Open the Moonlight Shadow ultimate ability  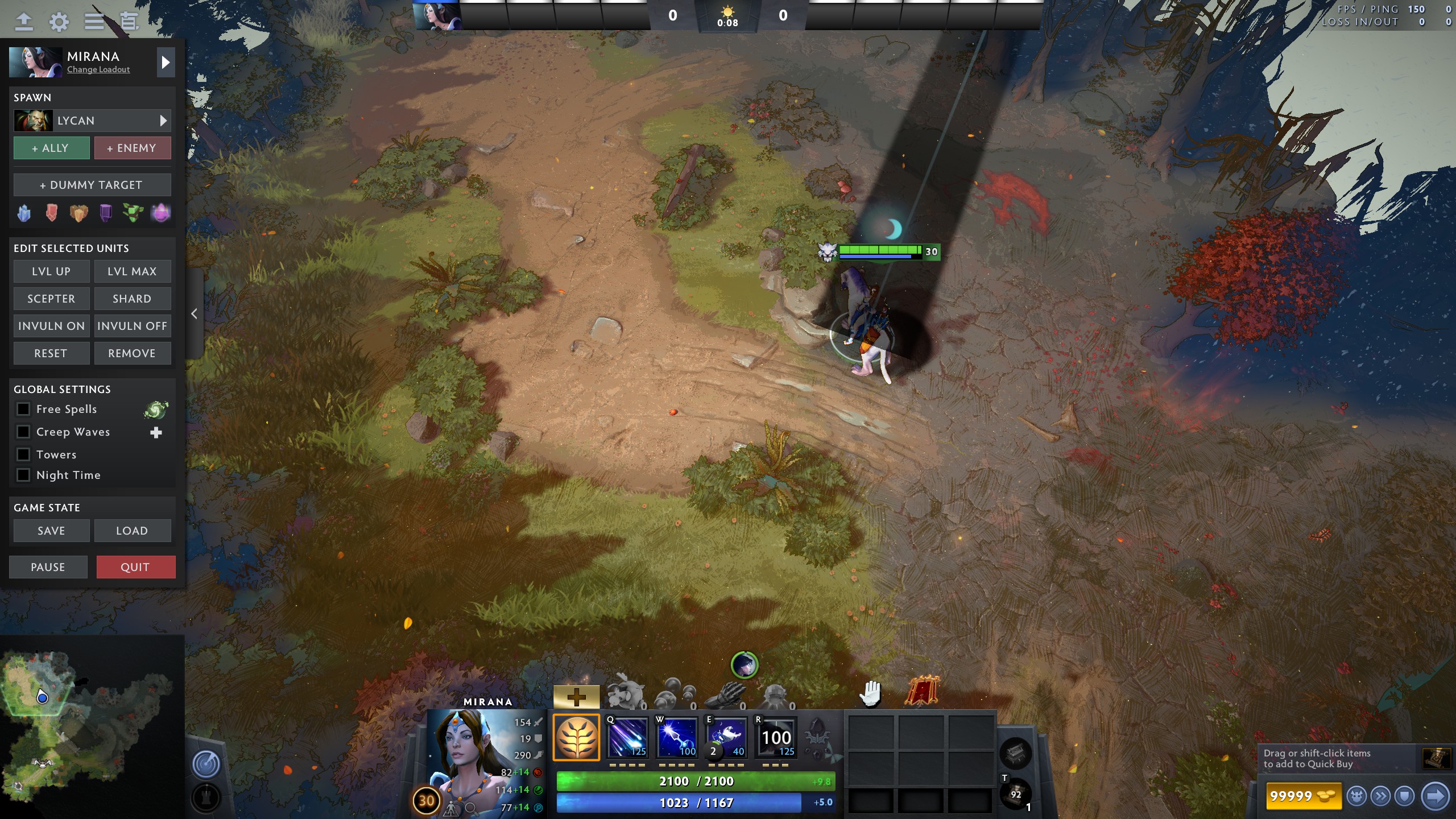pyautogui.click(x=776, y=738)
